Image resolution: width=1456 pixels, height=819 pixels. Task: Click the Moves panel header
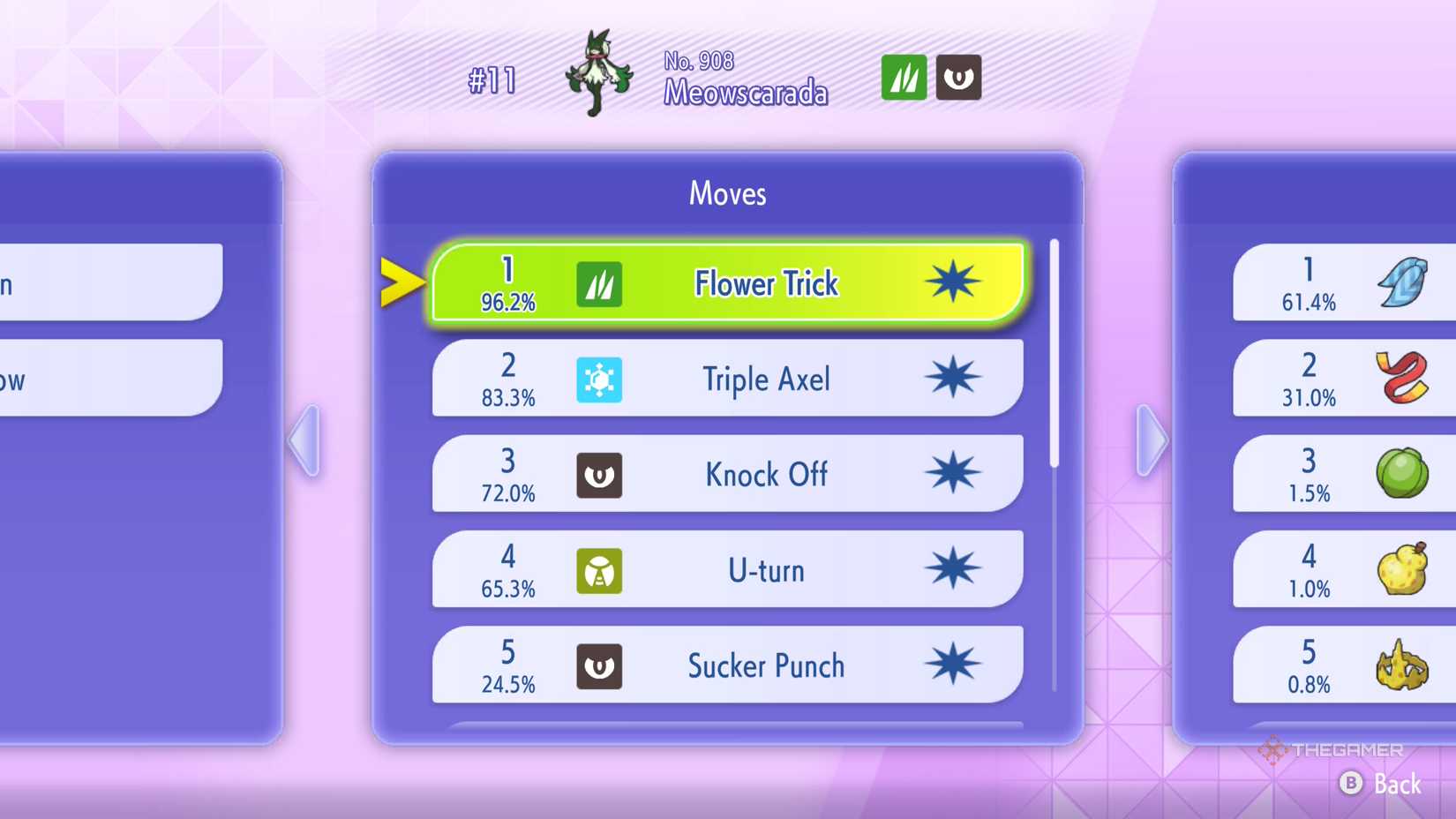click(x=726, y=193)
